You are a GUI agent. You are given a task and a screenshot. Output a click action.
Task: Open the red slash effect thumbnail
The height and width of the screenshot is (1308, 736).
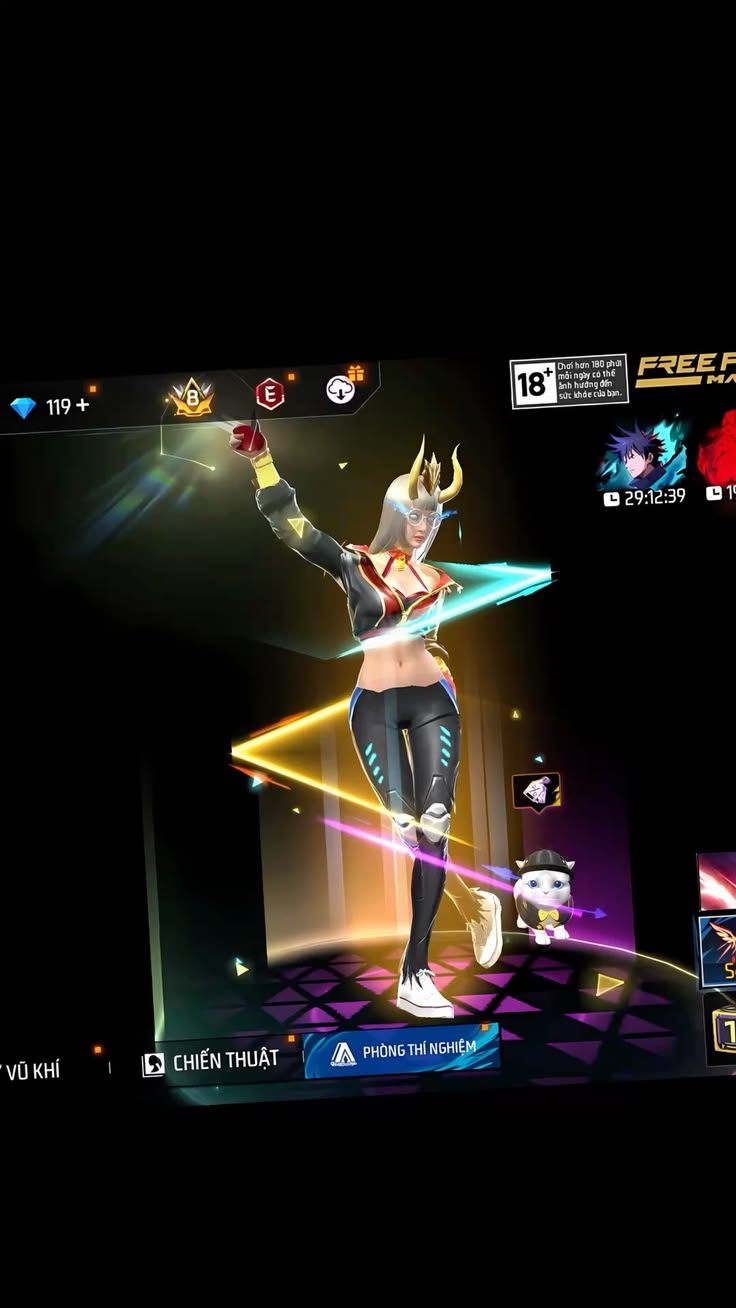717,881
